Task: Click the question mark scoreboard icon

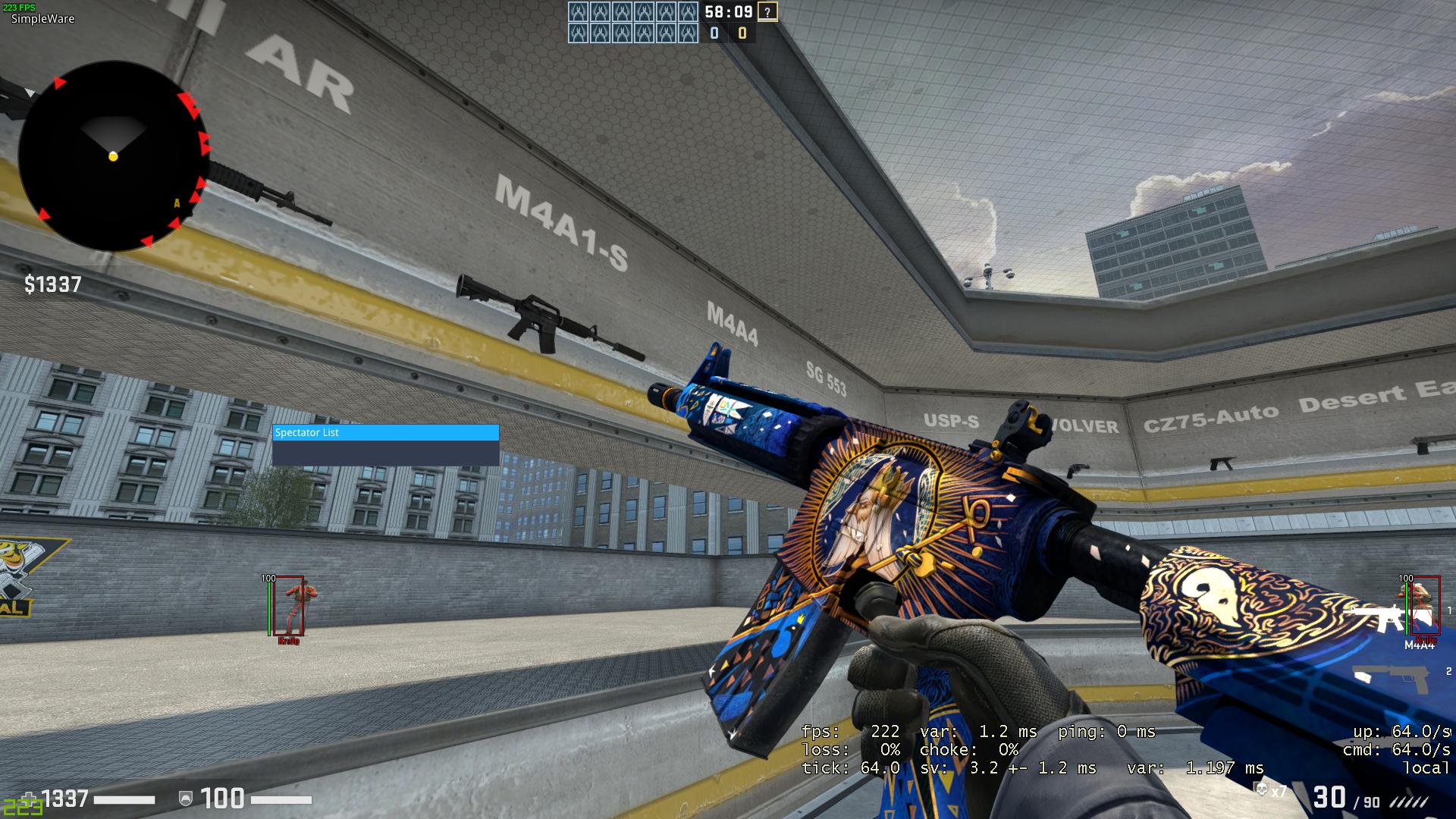Action: [x=767, y=12]
